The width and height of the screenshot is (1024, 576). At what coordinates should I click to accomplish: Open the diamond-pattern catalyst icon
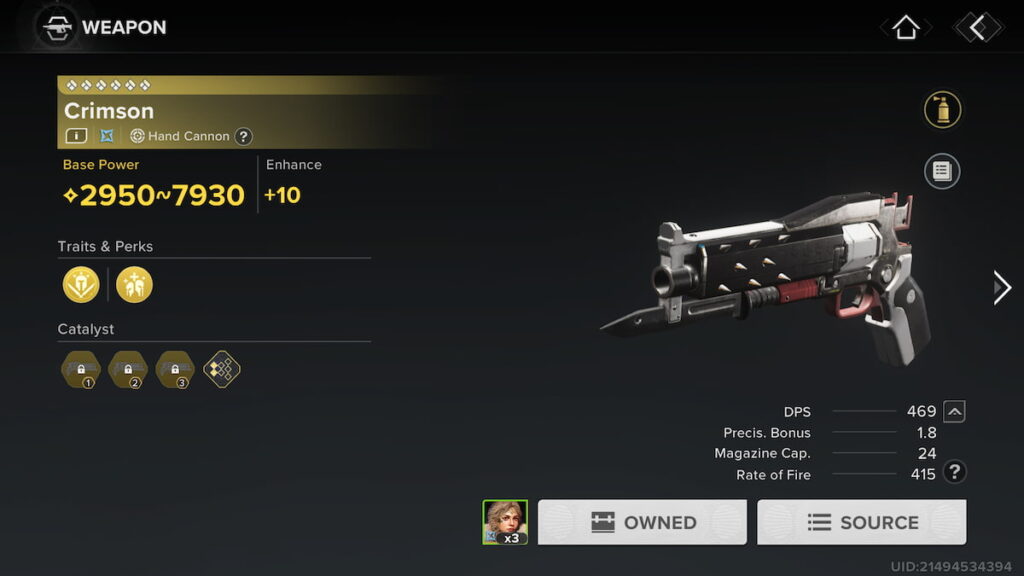click(x=221, y=369)
